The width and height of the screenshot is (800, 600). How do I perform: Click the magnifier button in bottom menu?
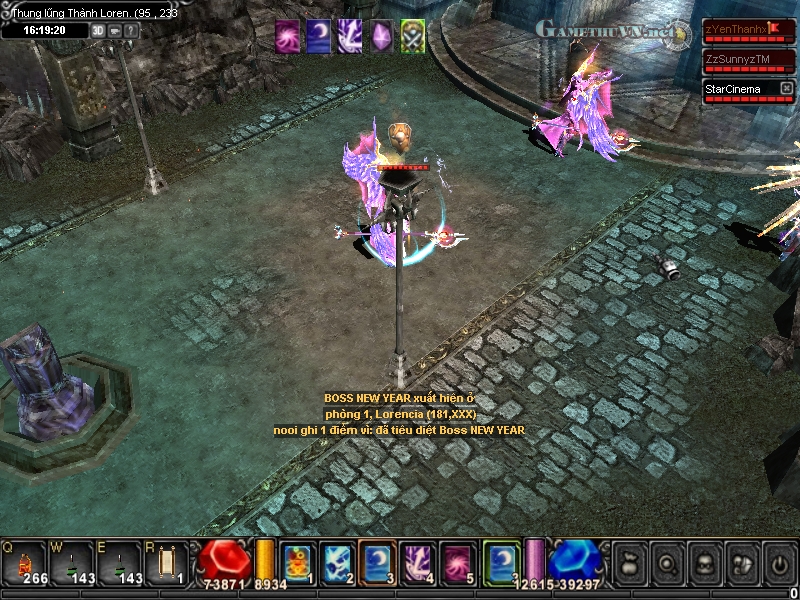[665, 563]
